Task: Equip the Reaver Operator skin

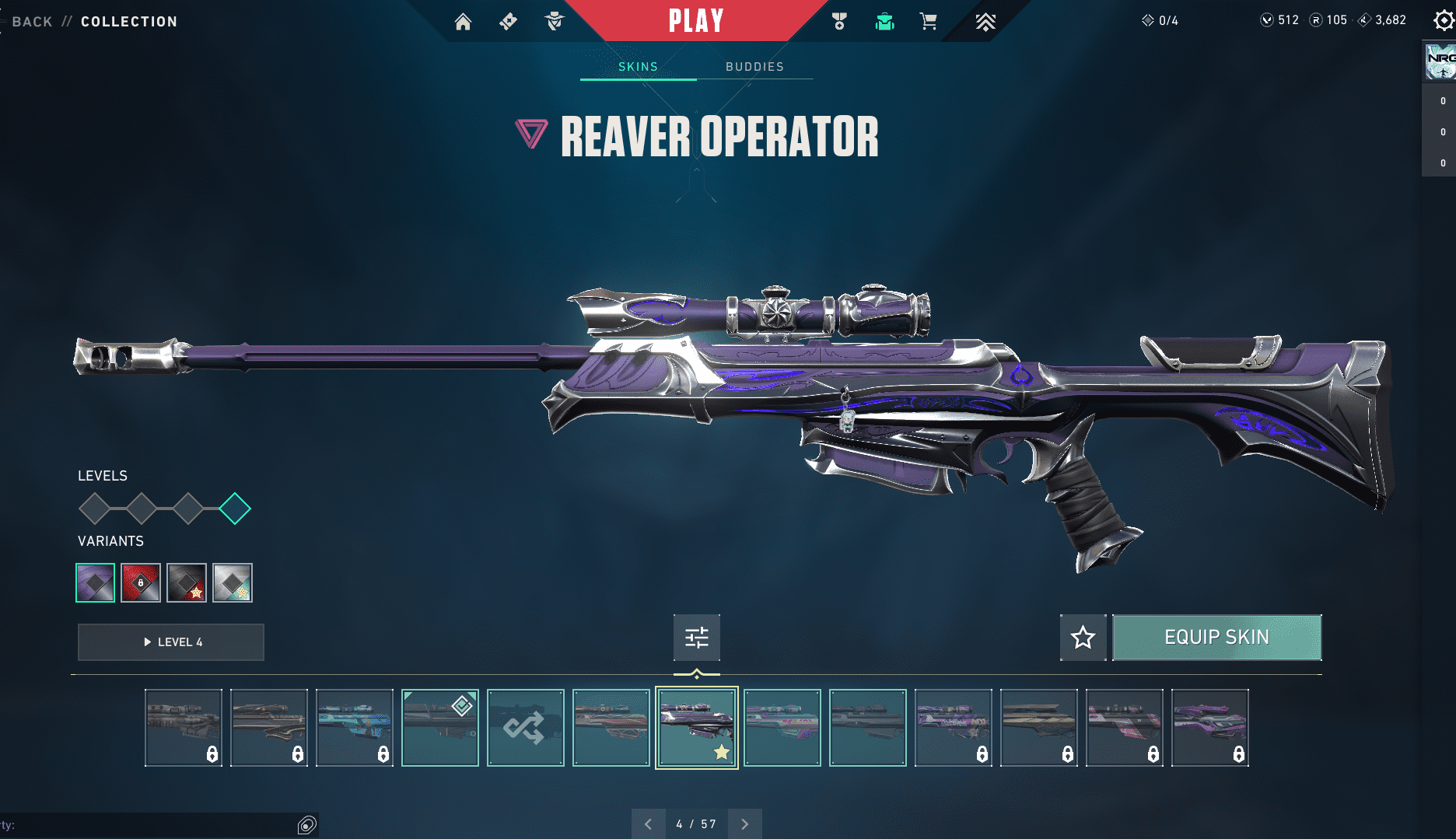Action: pos(1216,638)
